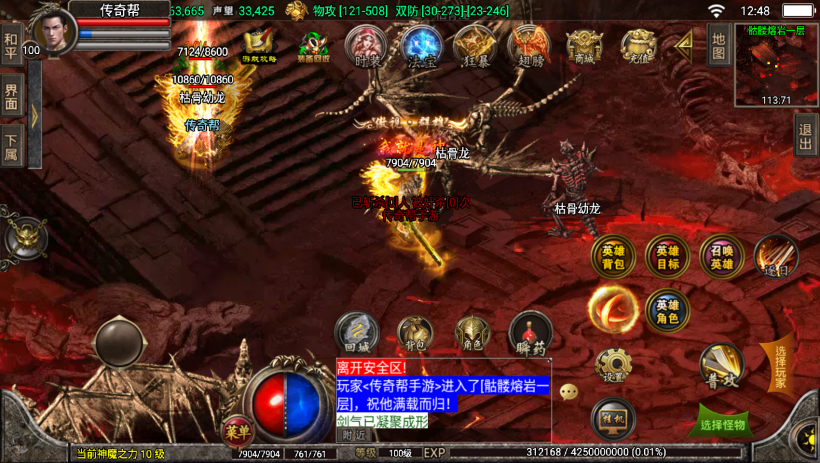Open the 游戏攻略 game guide
The width and height of the screenshot is (820, 463).
click(260, 46)
